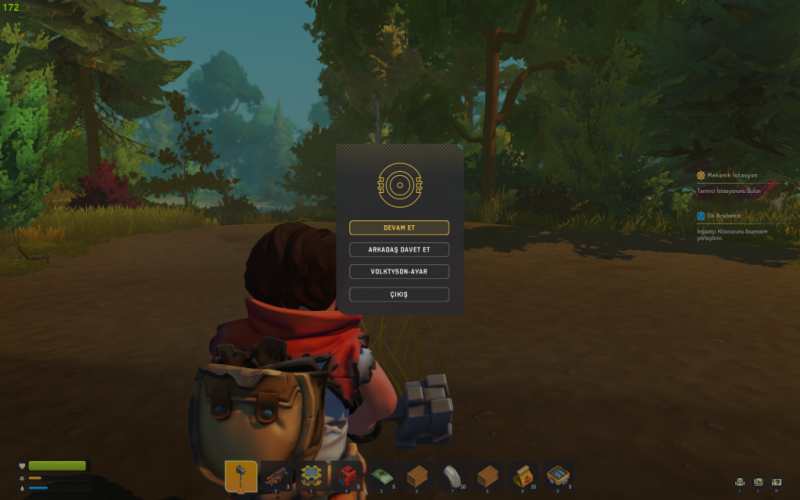
Task: Choose the curved grey pipe slot
Action: [452, 476]
